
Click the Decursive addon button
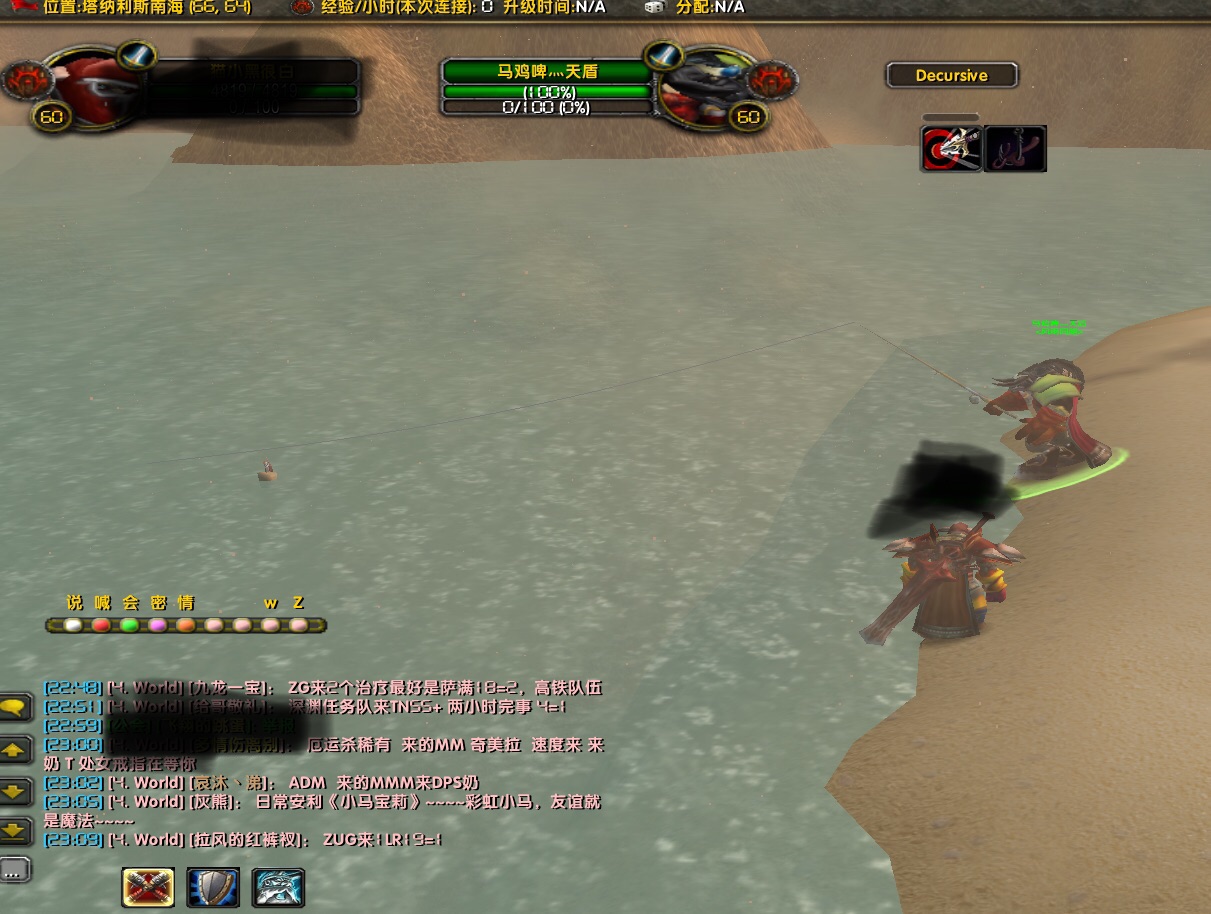point(951,75)
